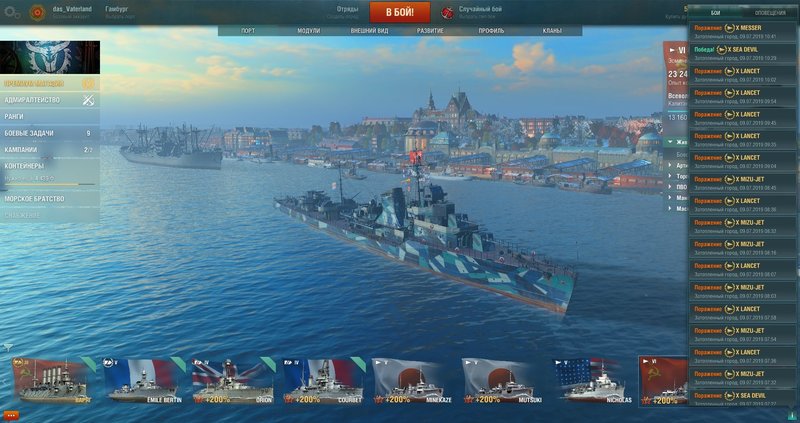
Task: Open the Модули tab
Action: pos(309,32)
